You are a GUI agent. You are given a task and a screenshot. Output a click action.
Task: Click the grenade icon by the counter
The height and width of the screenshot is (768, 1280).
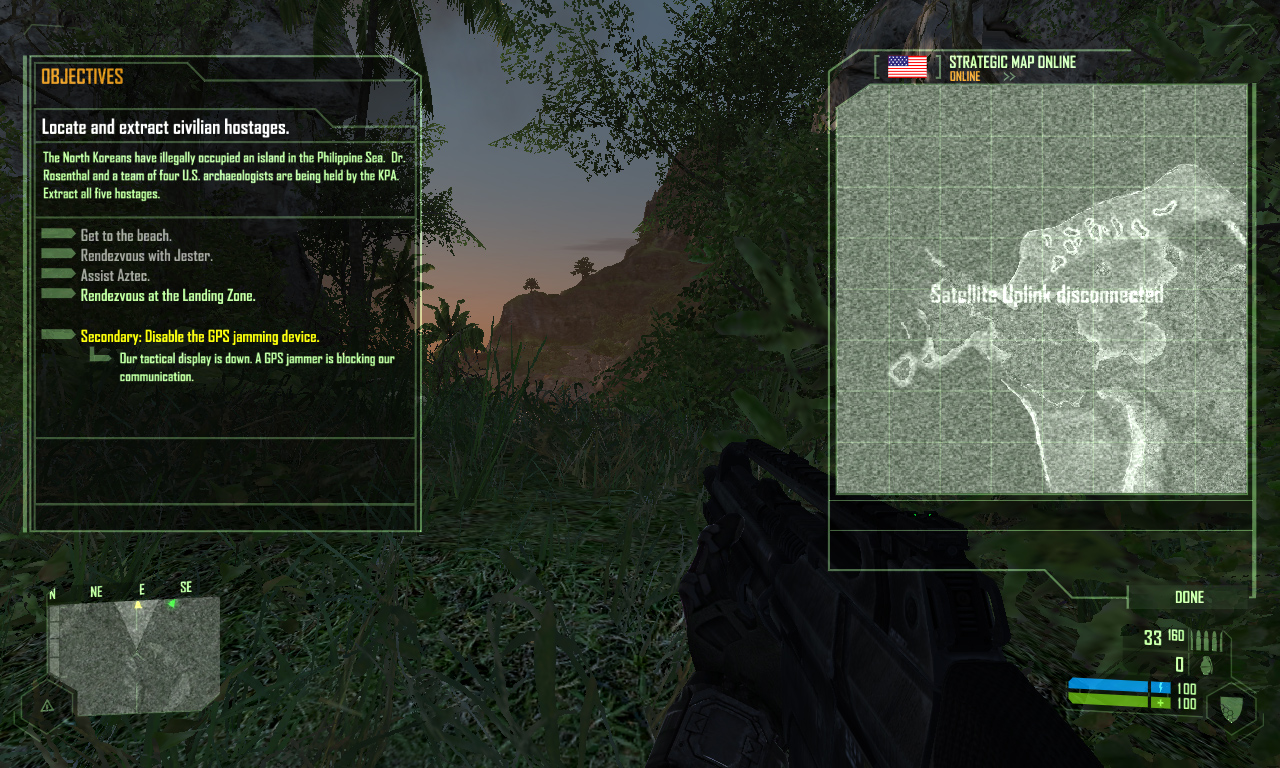1207,665
